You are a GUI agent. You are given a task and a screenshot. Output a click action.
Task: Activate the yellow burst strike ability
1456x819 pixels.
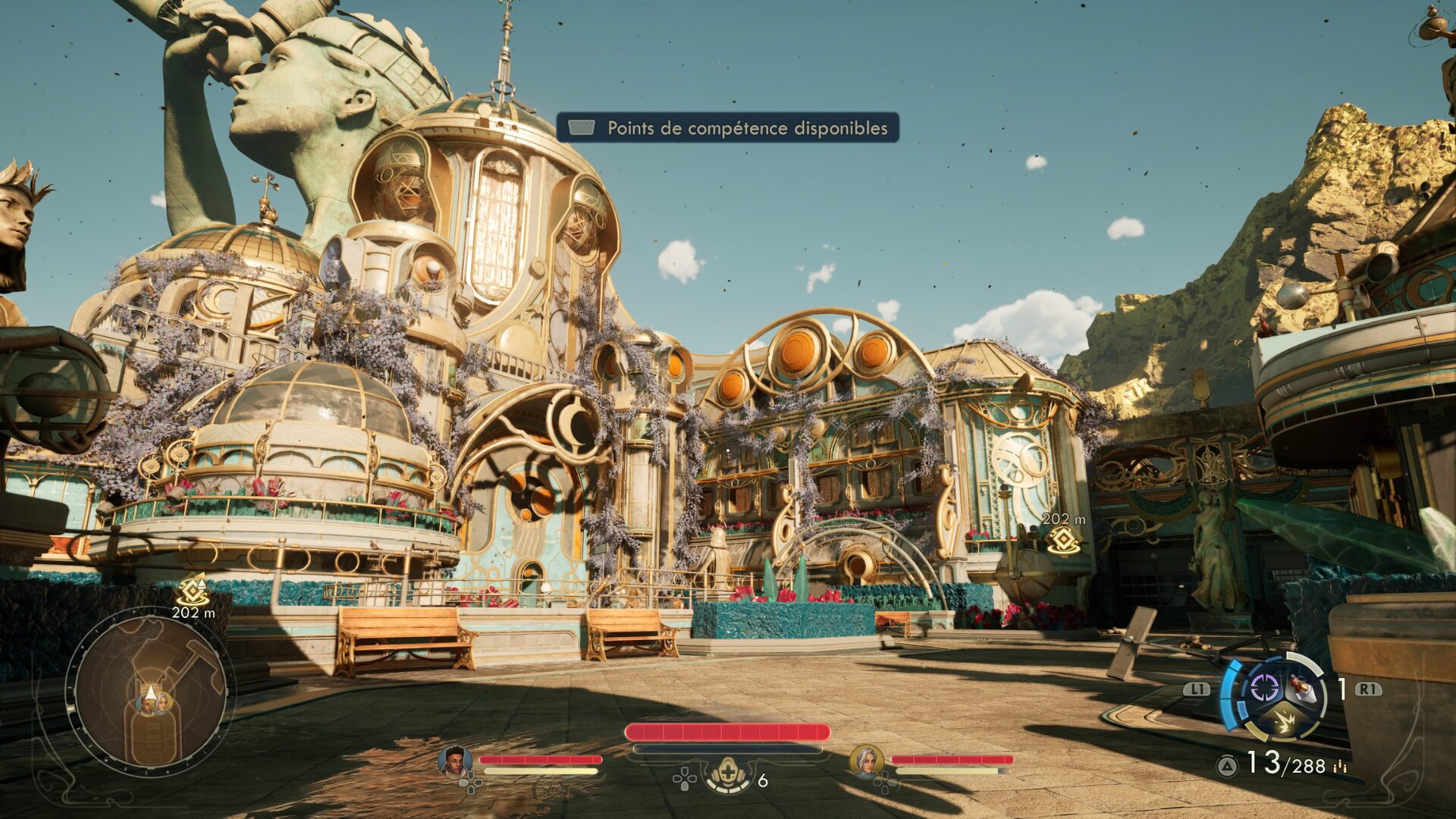(x=1283, y=721)
